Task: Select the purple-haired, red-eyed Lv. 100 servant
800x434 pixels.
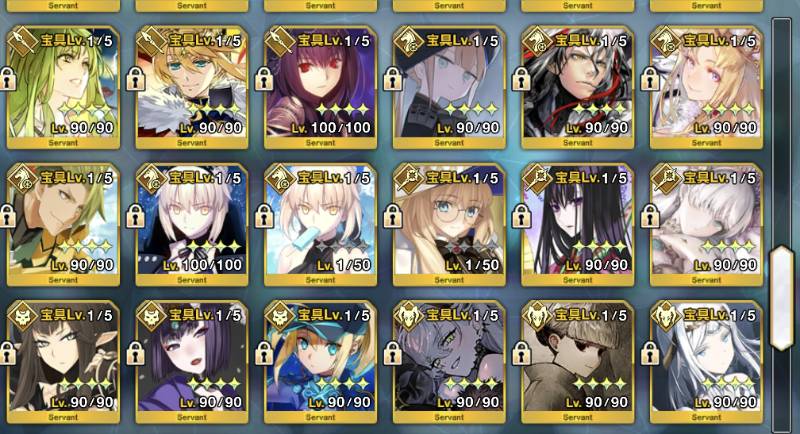Action: [320, 85]
